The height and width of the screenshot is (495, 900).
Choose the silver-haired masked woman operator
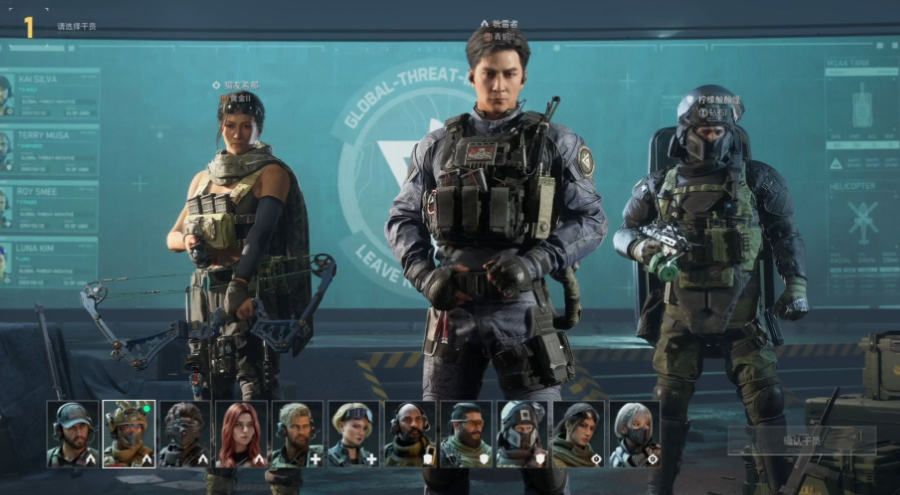tap(634, 434)
